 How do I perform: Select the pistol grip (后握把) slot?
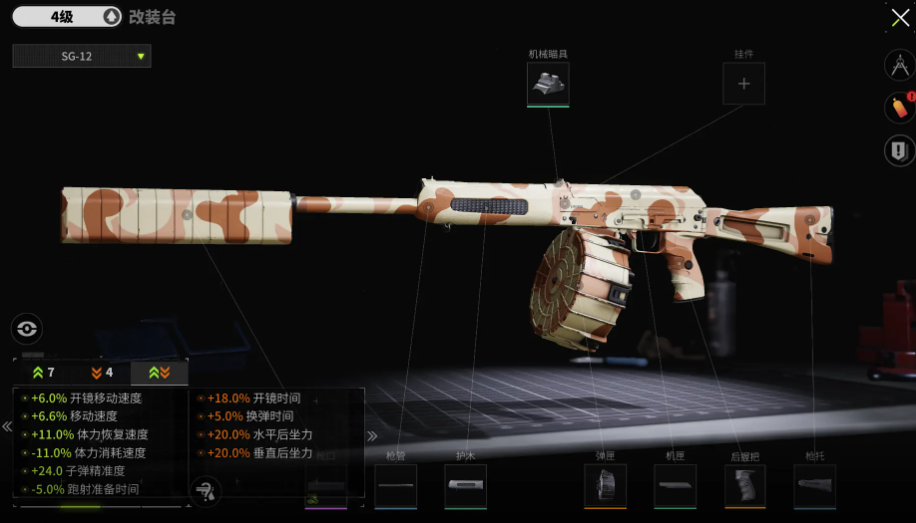pyautogui.click(x=745, y=486)
